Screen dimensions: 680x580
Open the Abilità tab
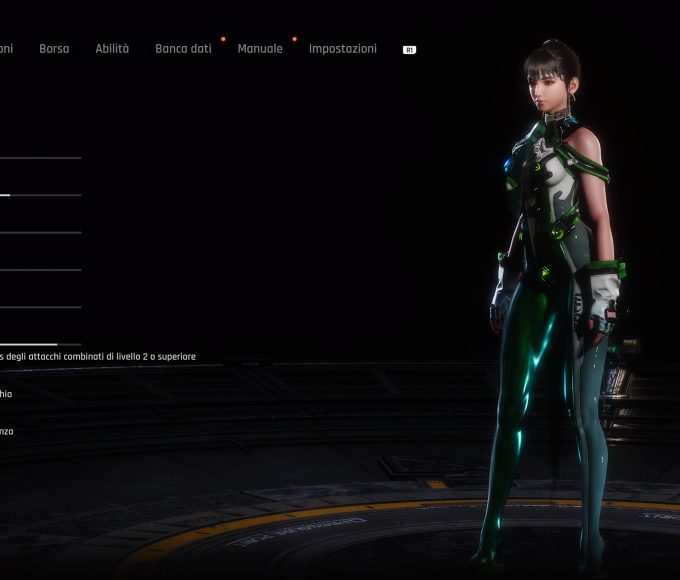(112, 49)
